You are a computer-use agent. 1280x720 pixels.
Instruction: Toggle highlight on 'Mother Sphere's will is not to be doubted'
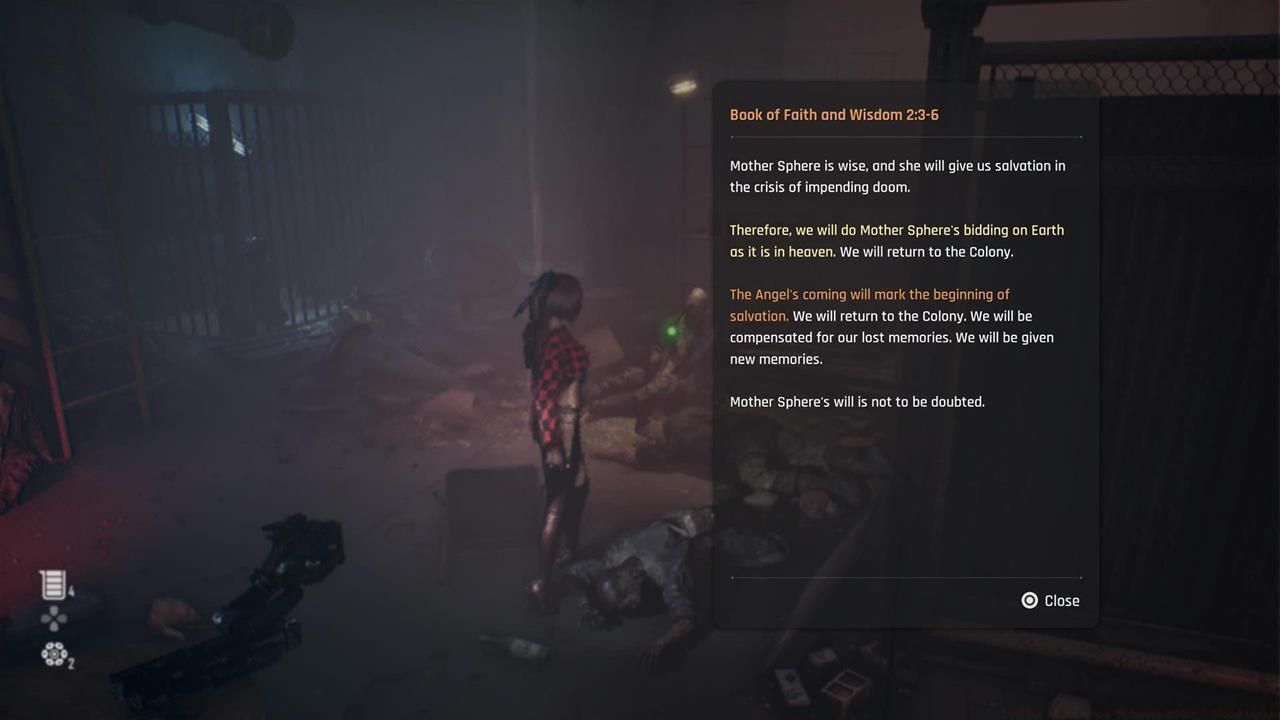(x=857, y=401)
